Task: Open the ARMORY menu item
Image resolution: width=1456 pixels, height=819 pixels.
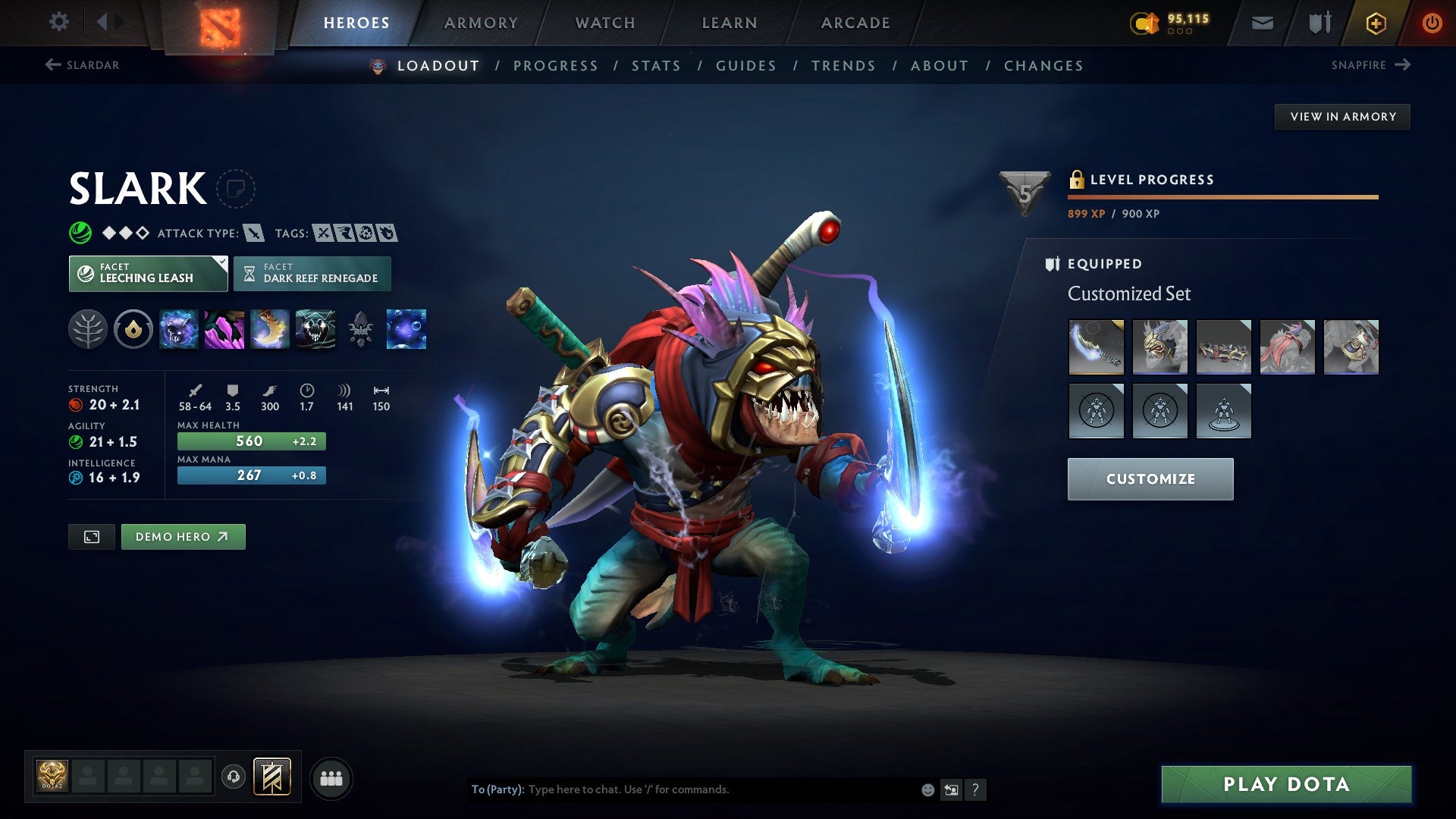Action: (482, 23)
